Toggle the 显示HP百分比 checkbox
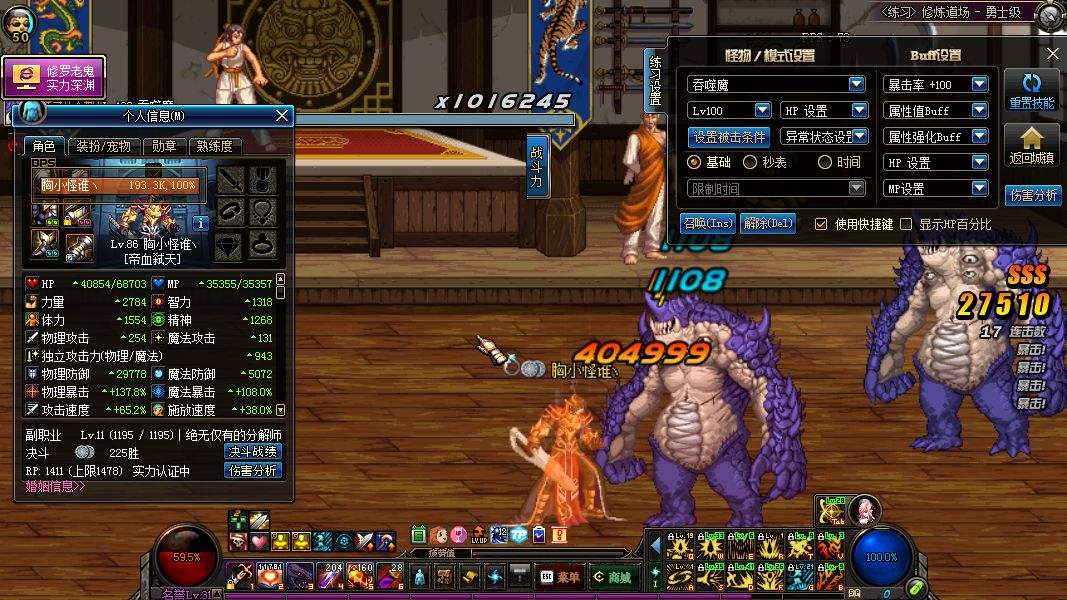 [x=907, y=224]
